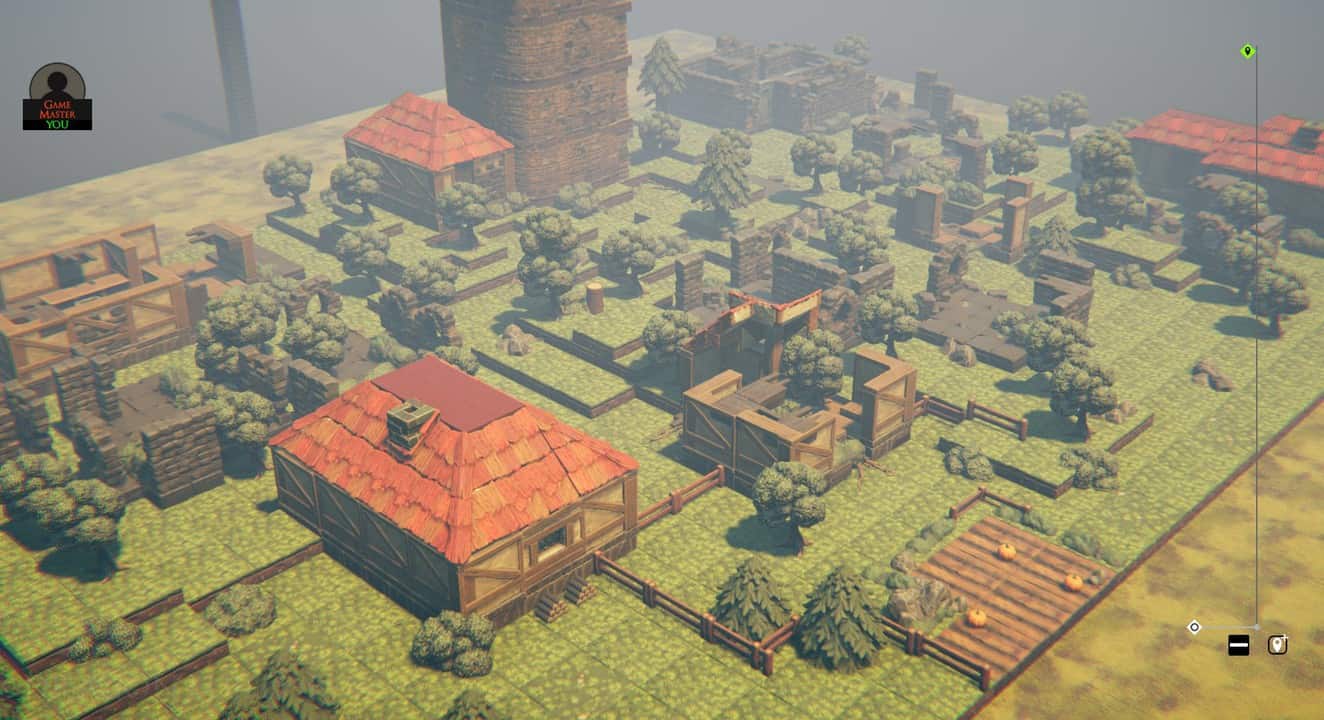Viewport: 1324px width, 720px height.
Task: Click the green pin atop the right slider
Action: pyautogui.click(x=1246, y=52)
